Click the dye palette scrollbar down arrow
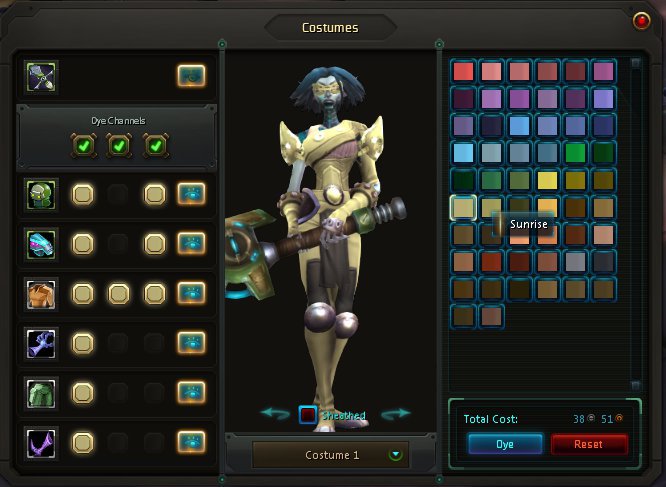 click(x=635, y=384)
